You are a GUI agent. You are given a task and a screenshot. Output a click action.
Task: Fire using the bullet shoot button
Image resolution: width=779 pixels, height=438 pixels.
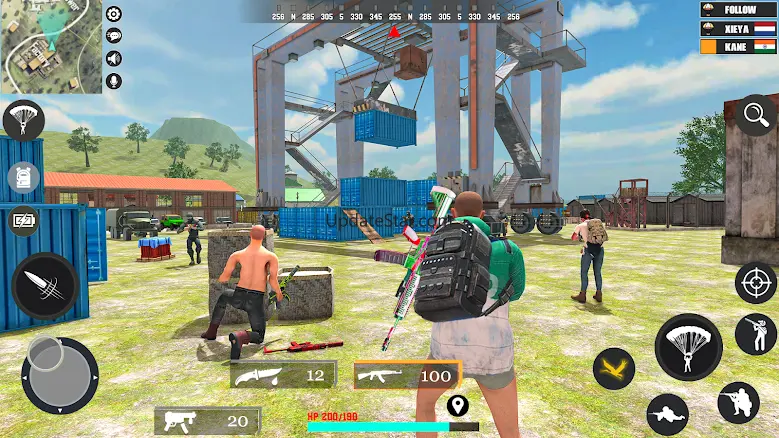tap(45, 286)
